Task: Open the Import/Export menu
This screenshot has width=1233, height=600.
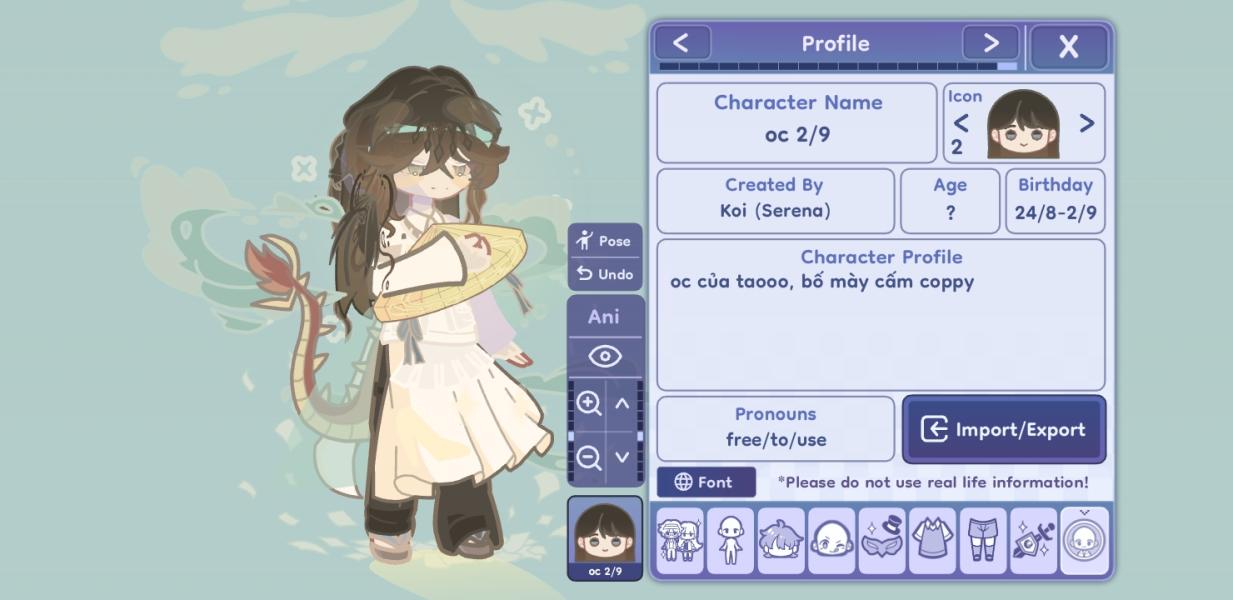Action: tap(1004, 429)
